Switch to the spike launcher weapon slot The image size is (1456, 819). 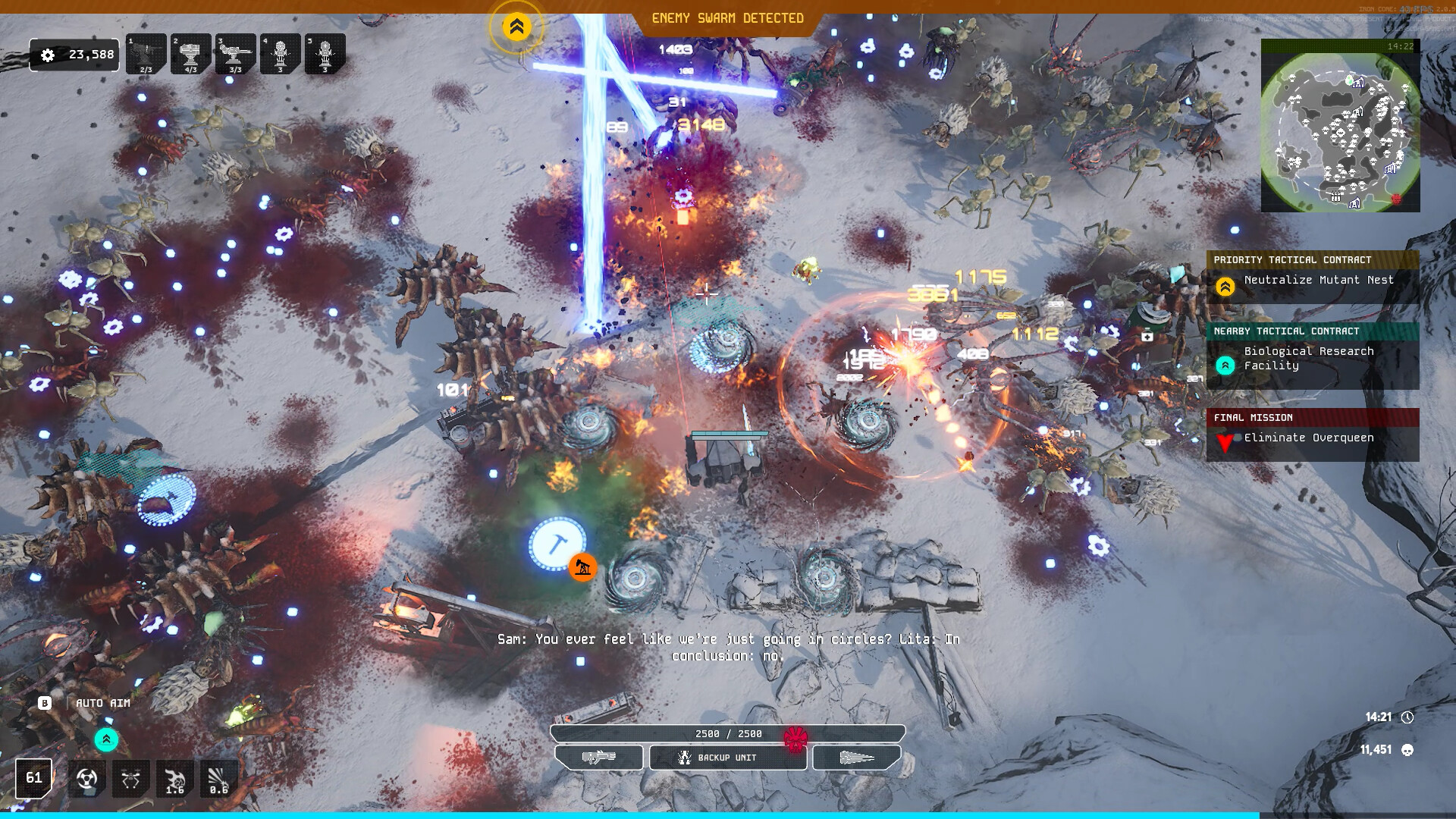pos(857,757)
